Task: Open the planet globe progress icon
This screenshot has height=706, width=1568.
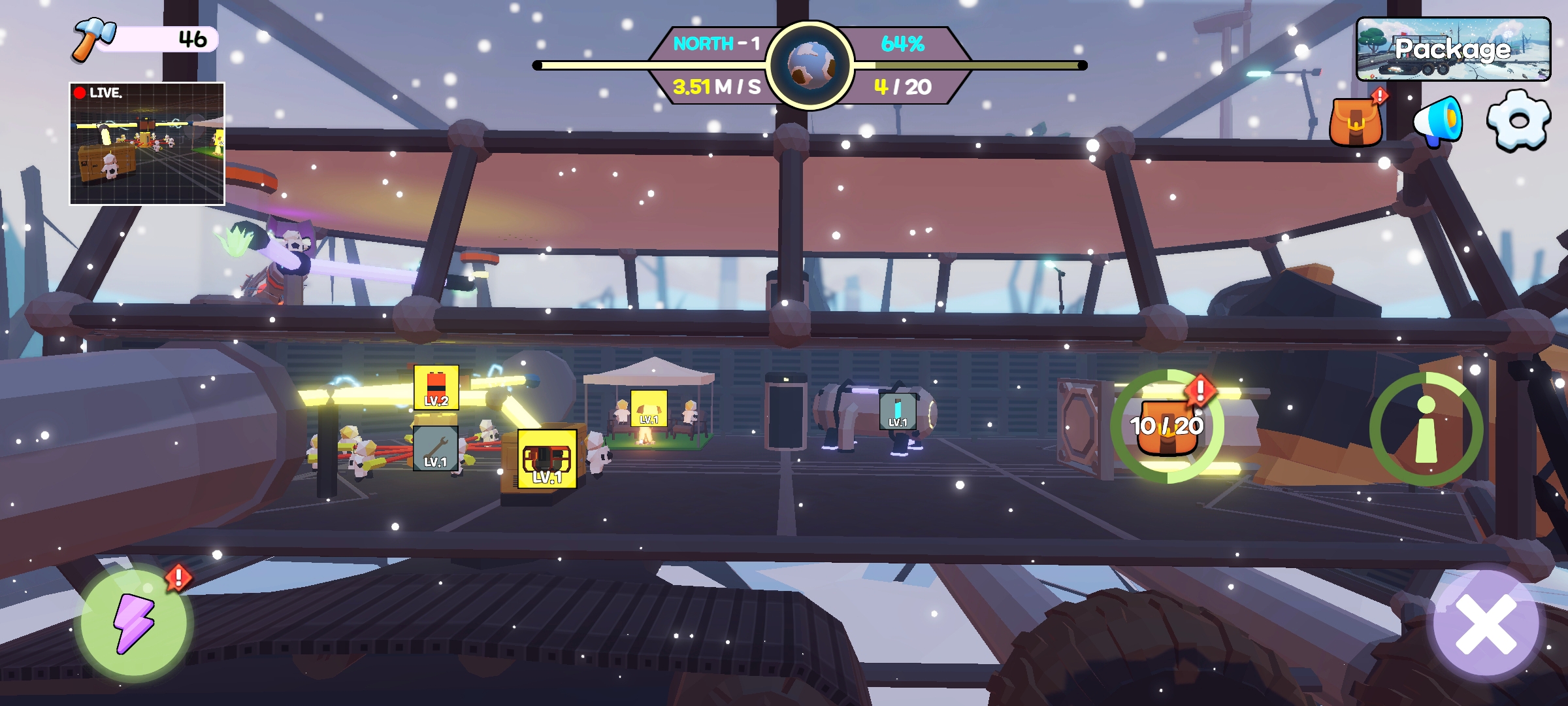Action: (810, 65)
